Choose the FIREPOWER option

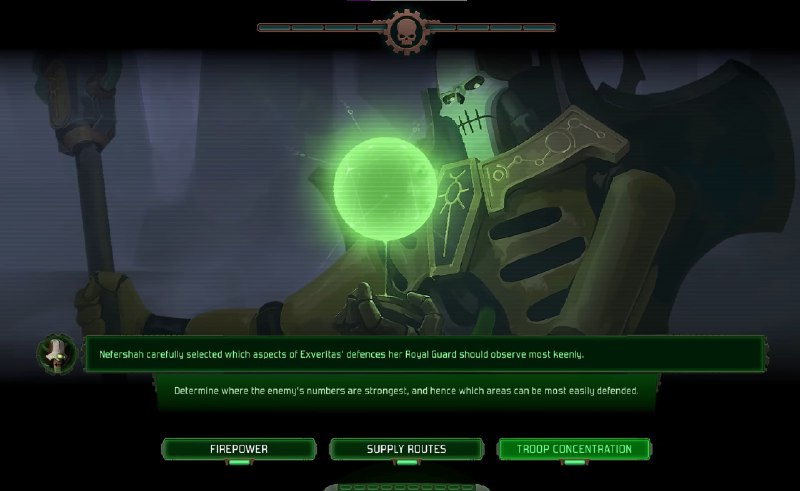pos(238,449)
